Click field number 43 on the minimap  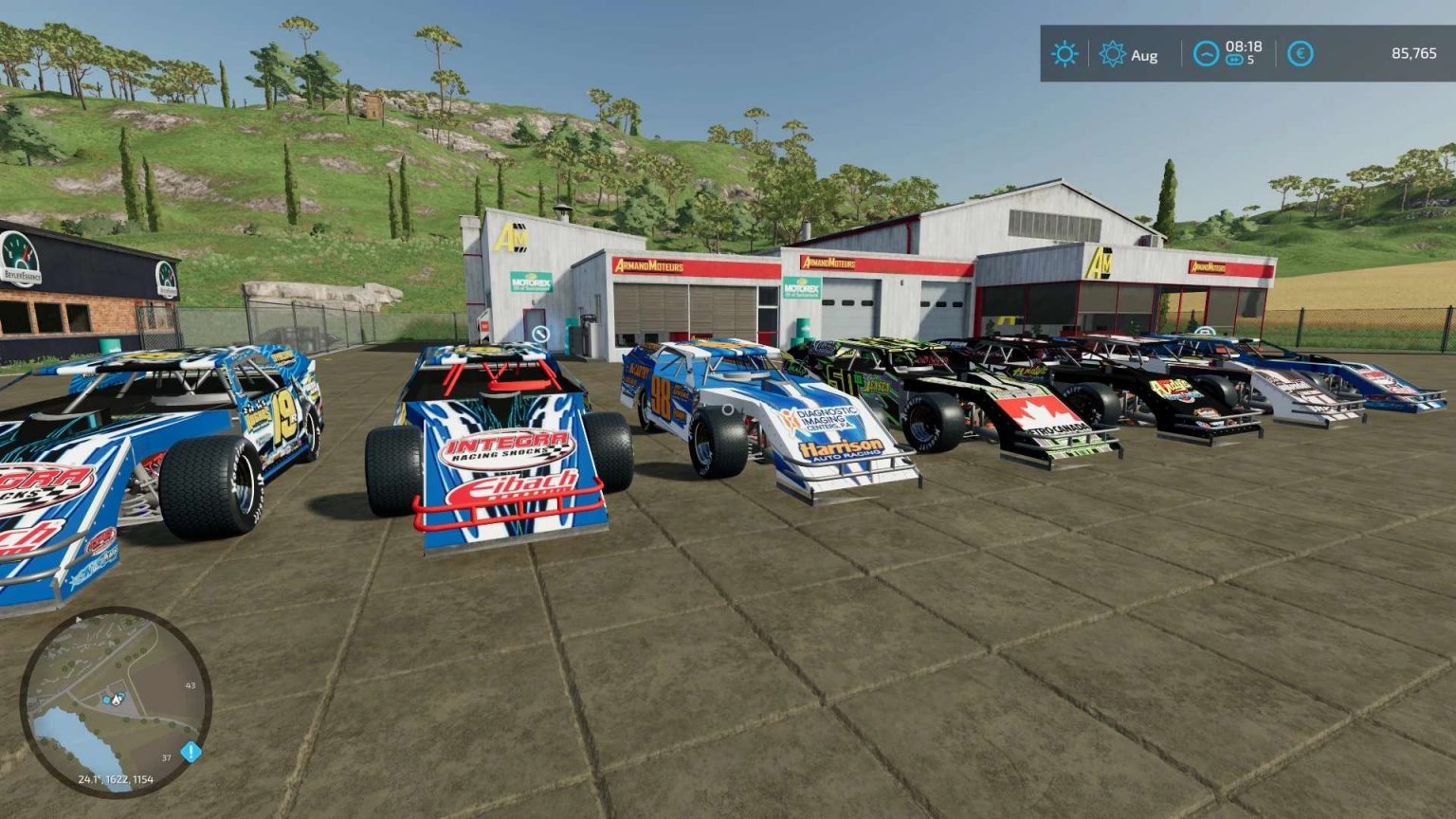pyautogui.click(x=190, y=685)
